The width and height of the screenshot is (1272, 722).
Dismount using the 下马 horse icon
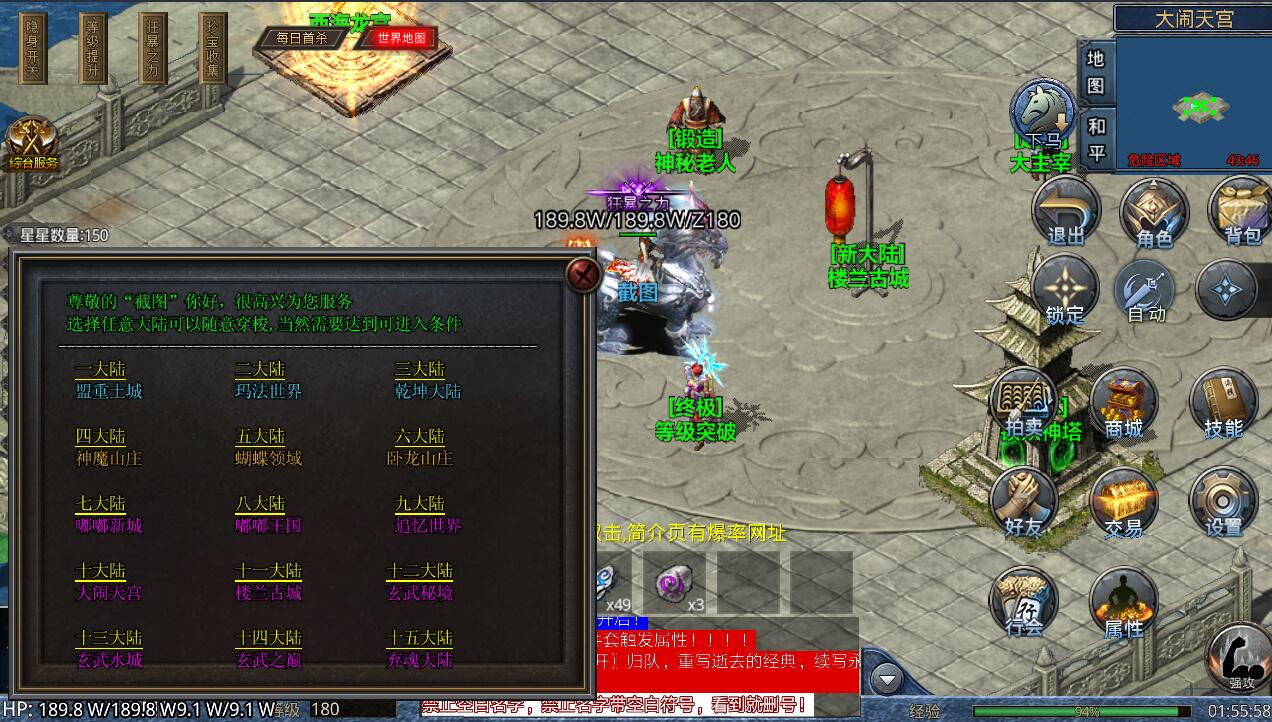coord(1042,112)
